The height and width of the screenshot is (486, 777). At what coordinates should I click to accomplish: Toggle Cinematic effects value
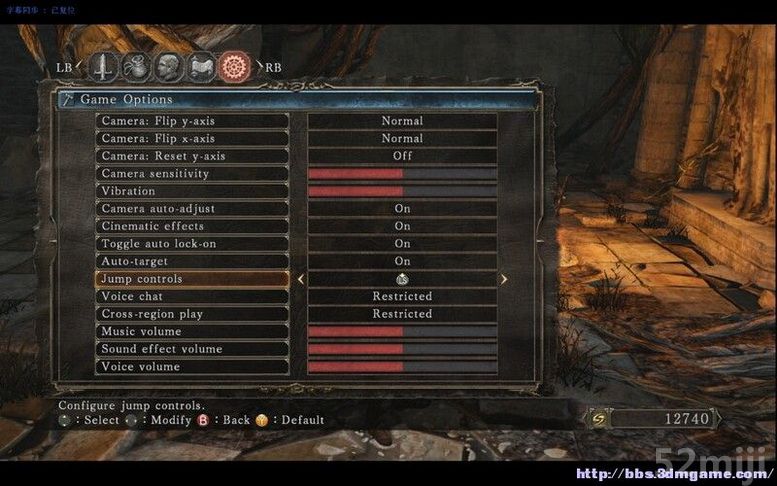point(402,226)
